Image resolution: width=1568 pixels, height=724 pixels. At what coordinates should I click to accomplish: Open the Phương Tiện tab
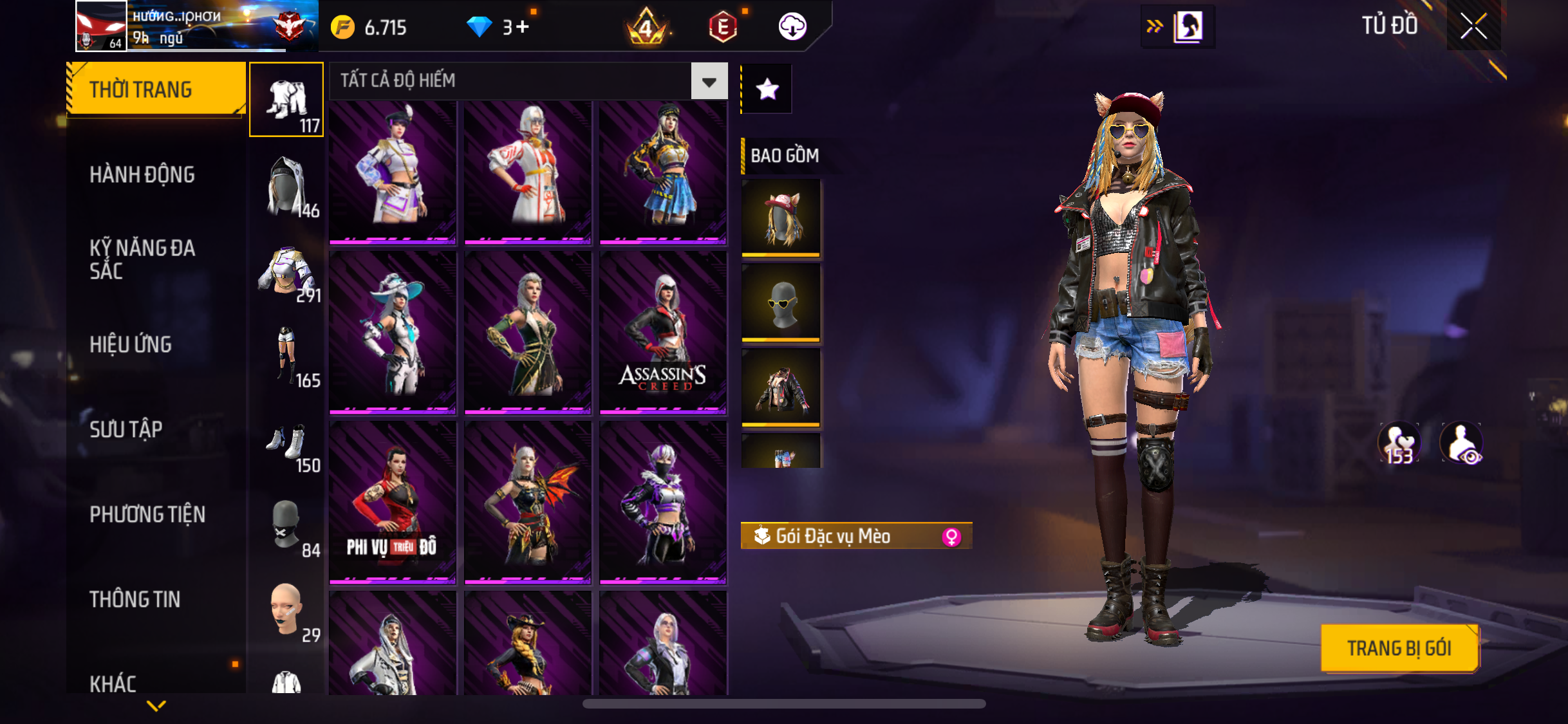click(147, 514)
